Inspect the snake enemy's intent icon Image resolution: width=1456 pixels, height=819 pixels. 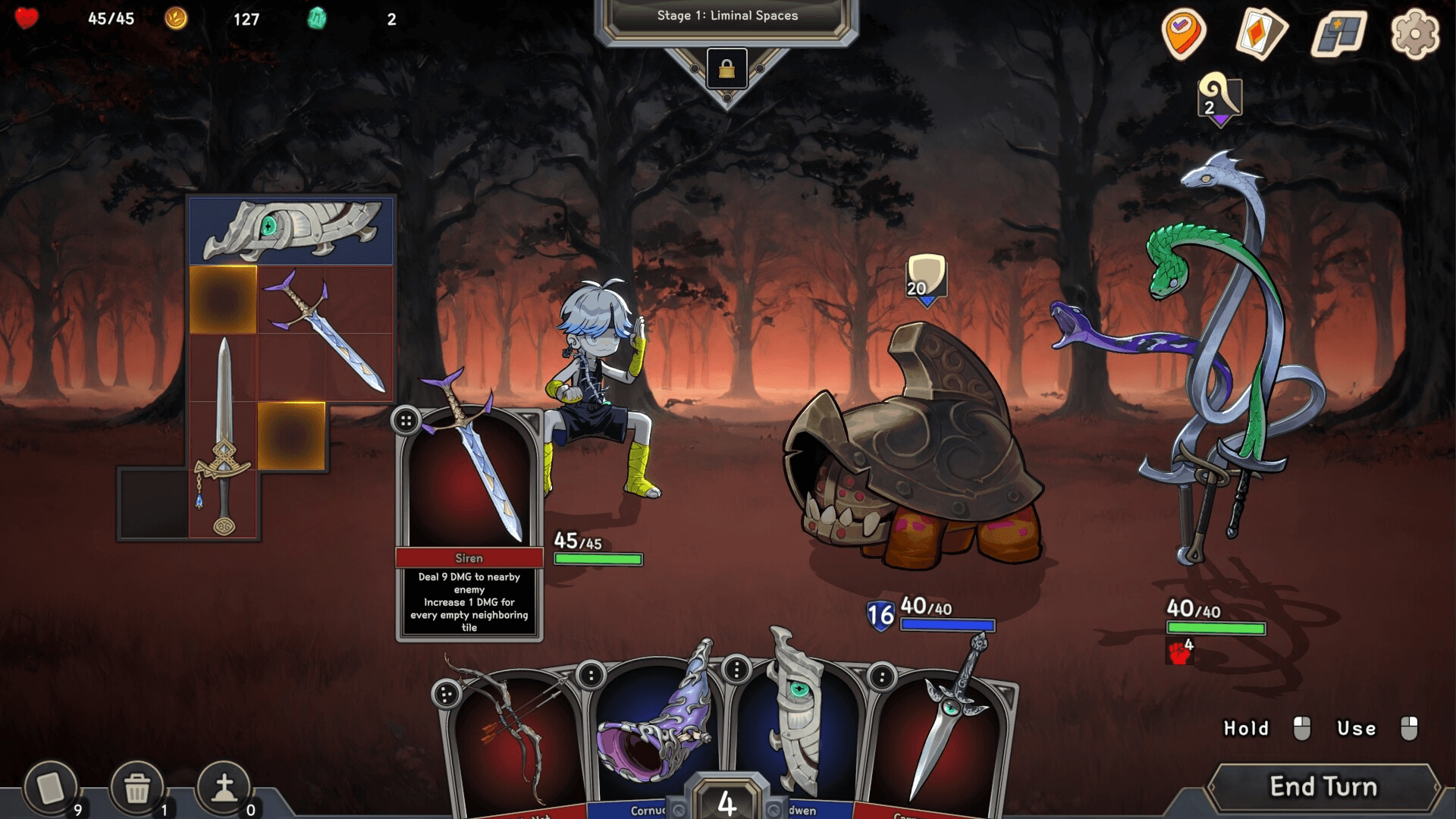(x=1219, y=97)
